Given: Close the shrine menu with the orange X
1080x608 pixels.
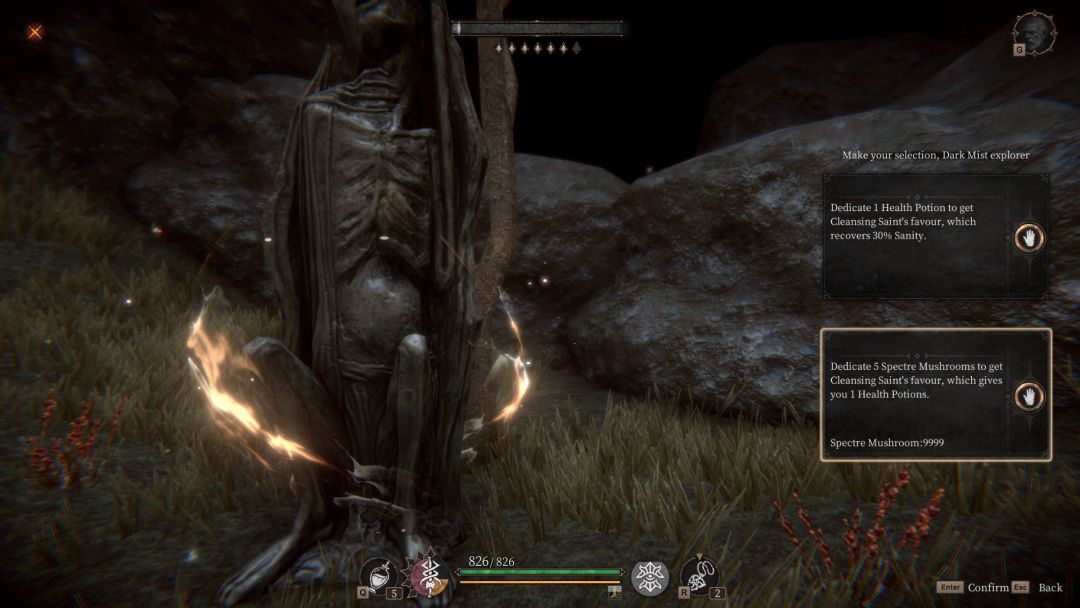Looking at the screenshot, I should (x=35, y=32).
